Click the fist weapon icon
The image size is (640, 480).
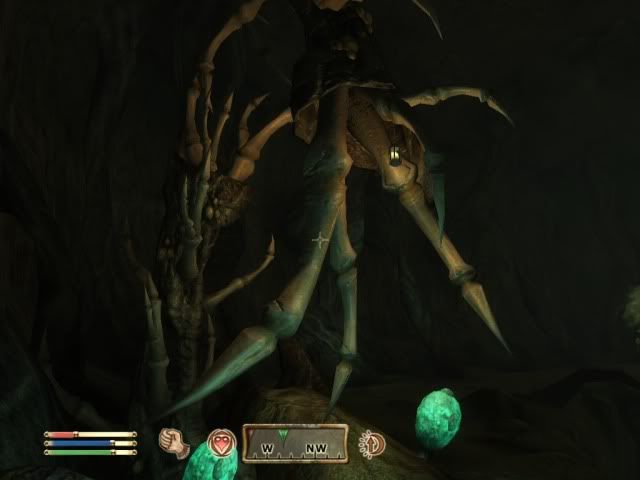click(x=177, y=441)
